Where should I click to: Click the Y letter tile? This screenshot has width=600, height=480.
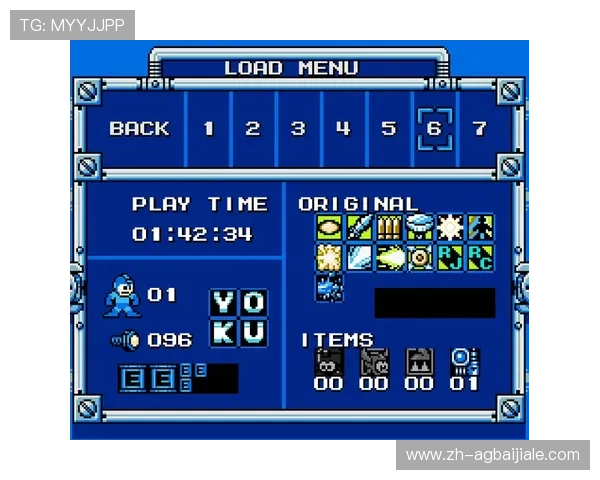click(223, 302)
